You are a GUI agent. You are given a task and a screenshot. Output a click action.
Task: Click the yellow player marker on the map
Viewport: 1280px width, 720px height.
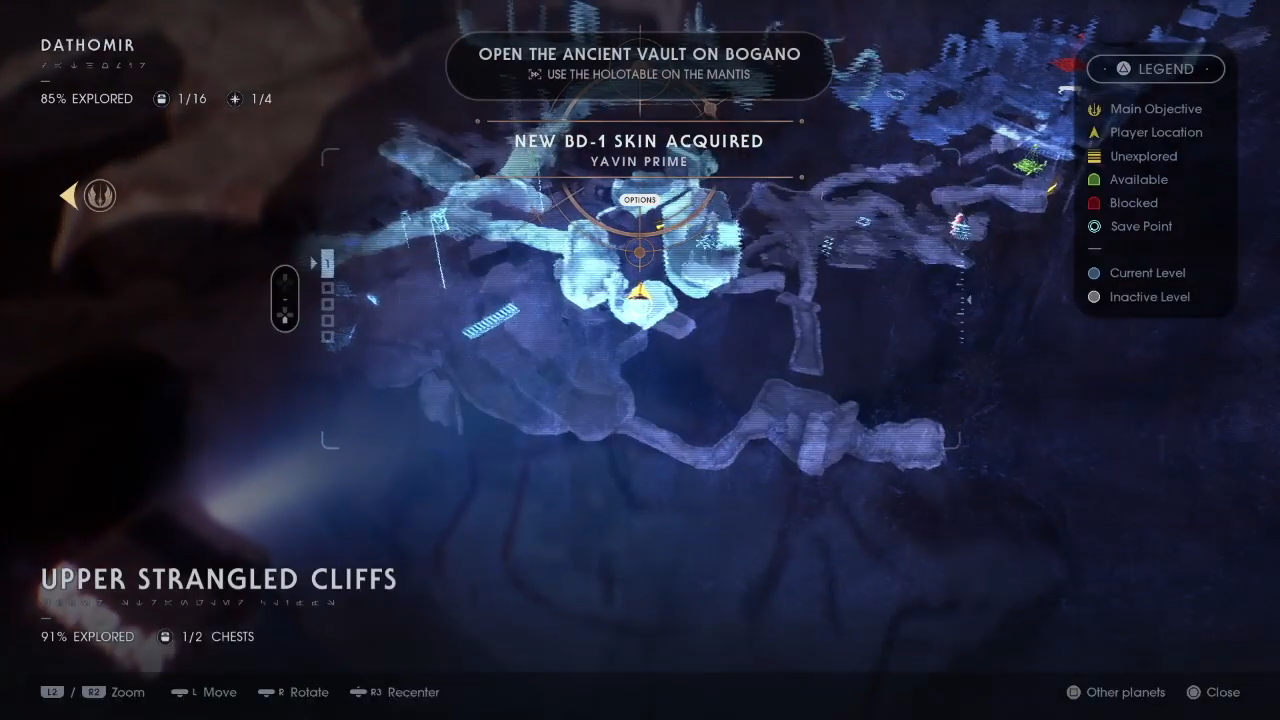639,291
